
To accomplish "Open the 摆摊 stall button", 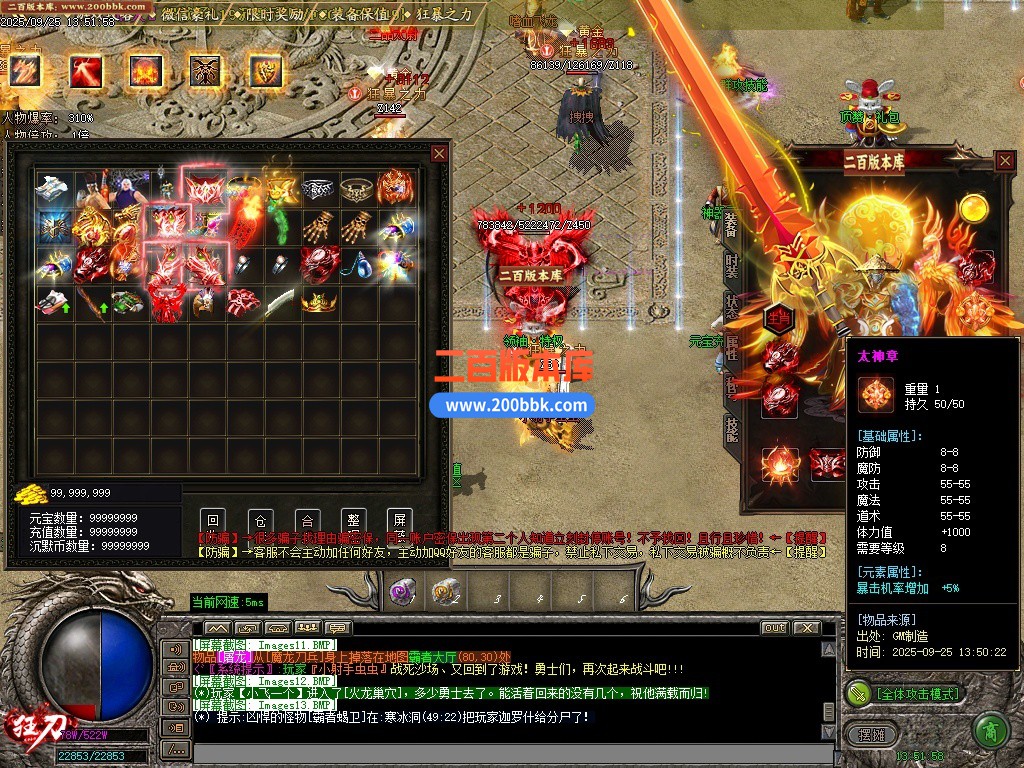I will (871, 733).
